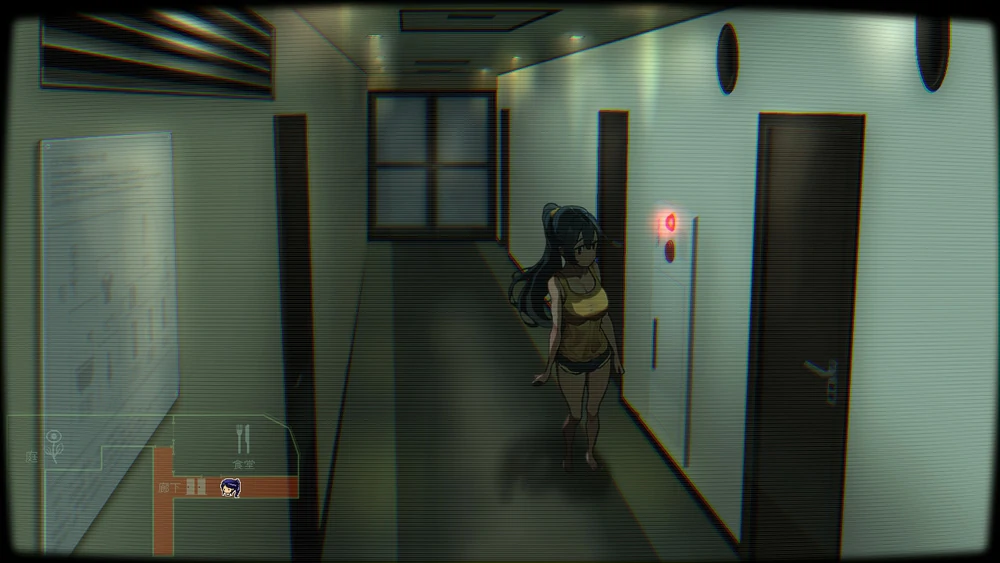The height and width of the screenshot is (563, 1000).
Task: Click the double-door icon in the minimap corridor
Action: pyautogui.click(x=197, y=487)
